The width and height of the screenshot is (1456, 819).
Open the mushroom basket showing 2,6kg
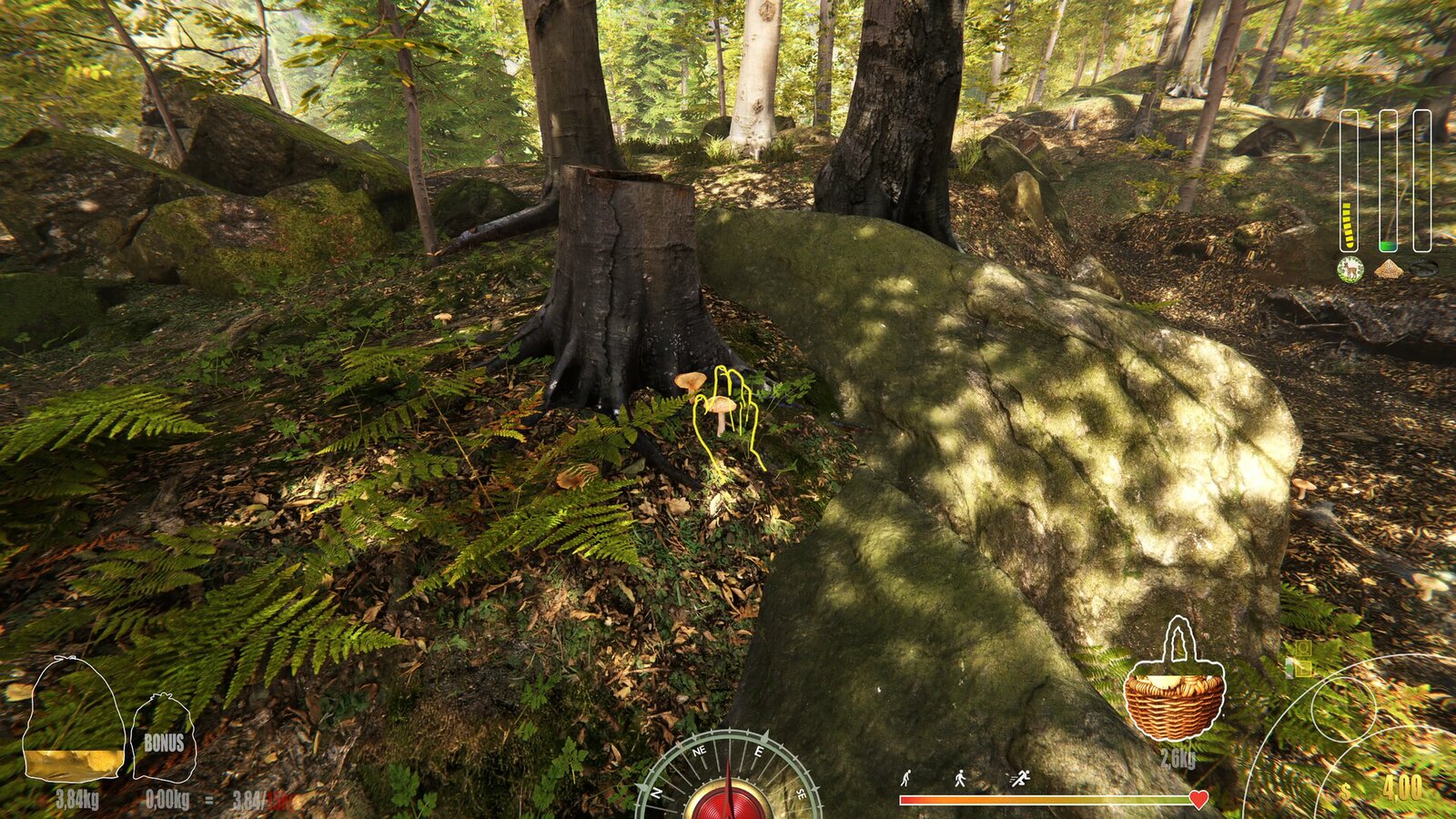[x=1176, y=694]
